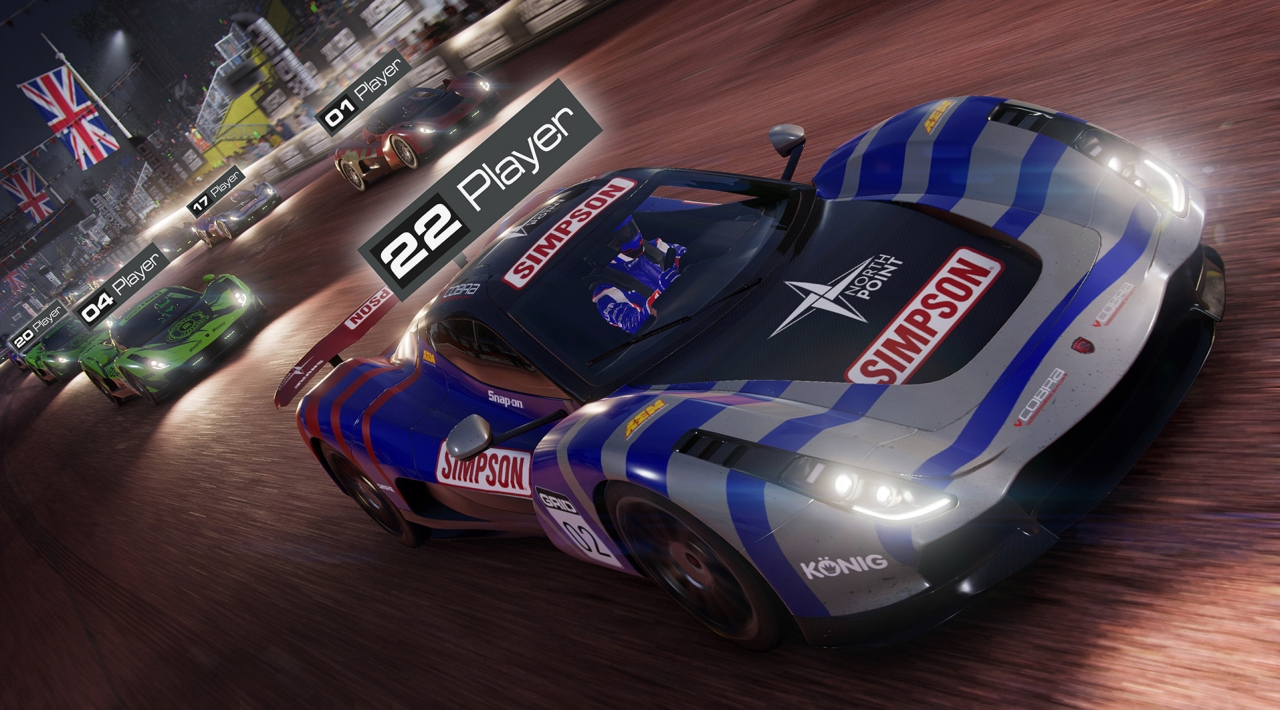Select the 04 Player name tag
The width and height of the screenshot is (1280, 710).
122,285
